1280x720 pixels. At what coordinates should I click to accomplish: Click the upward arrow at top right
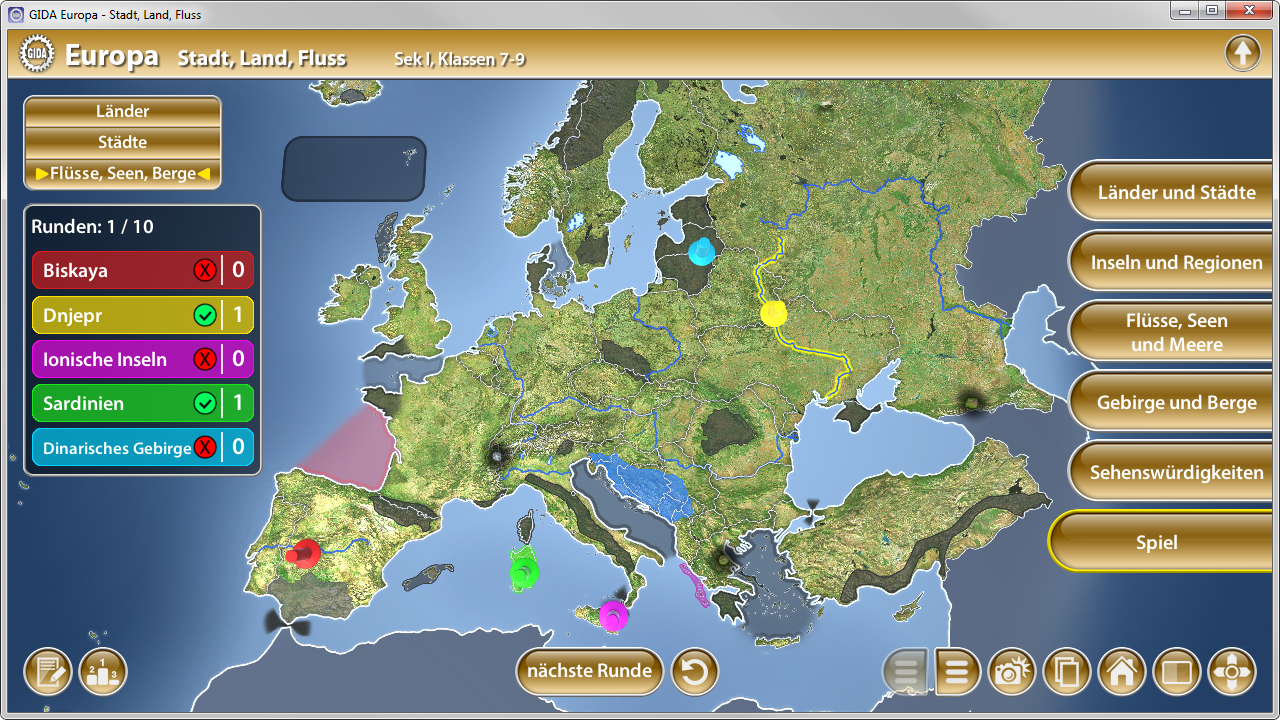[x=1242, y=52]
